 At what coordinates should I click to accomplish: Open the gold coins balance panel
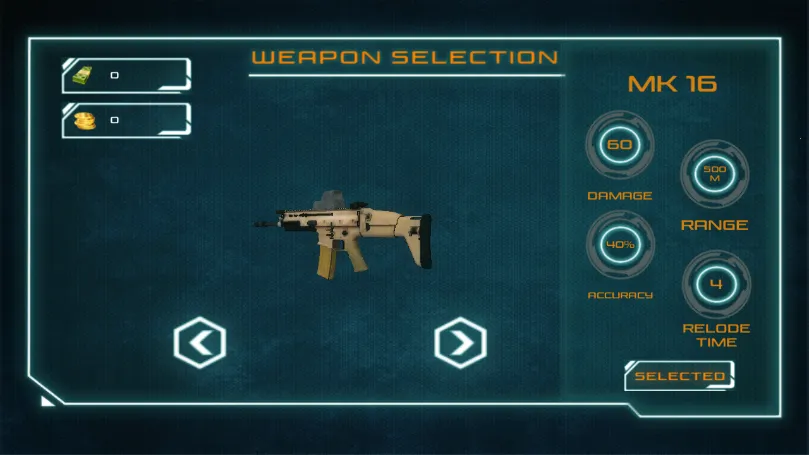coord(126,120)
